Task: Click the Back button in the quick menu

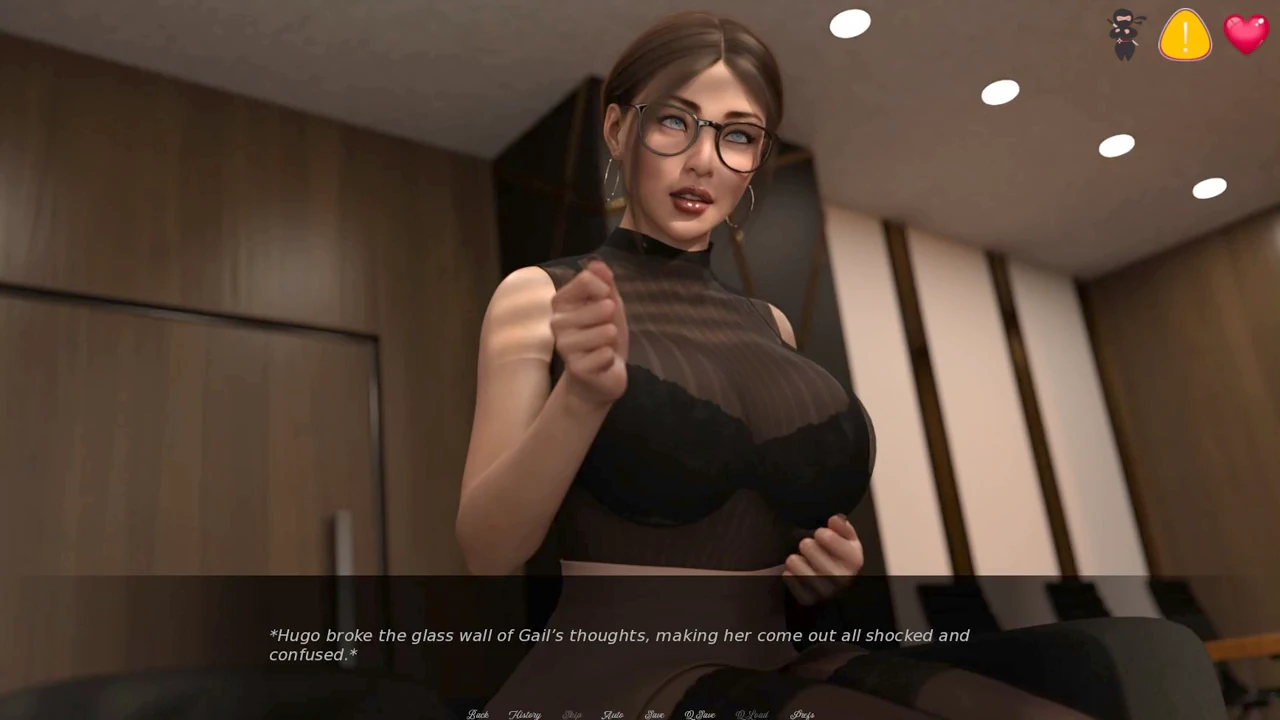Action: tap(478, 714)
